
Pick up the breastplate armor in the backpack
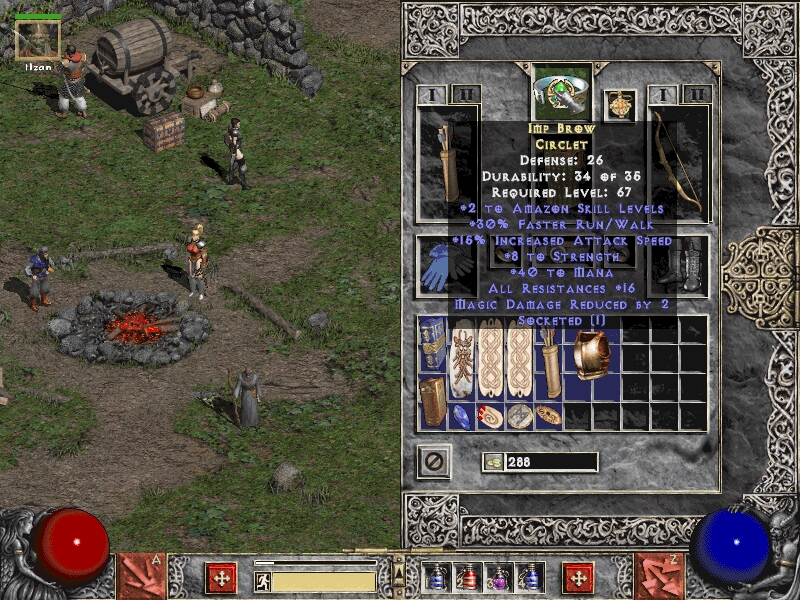pos(590,357)
